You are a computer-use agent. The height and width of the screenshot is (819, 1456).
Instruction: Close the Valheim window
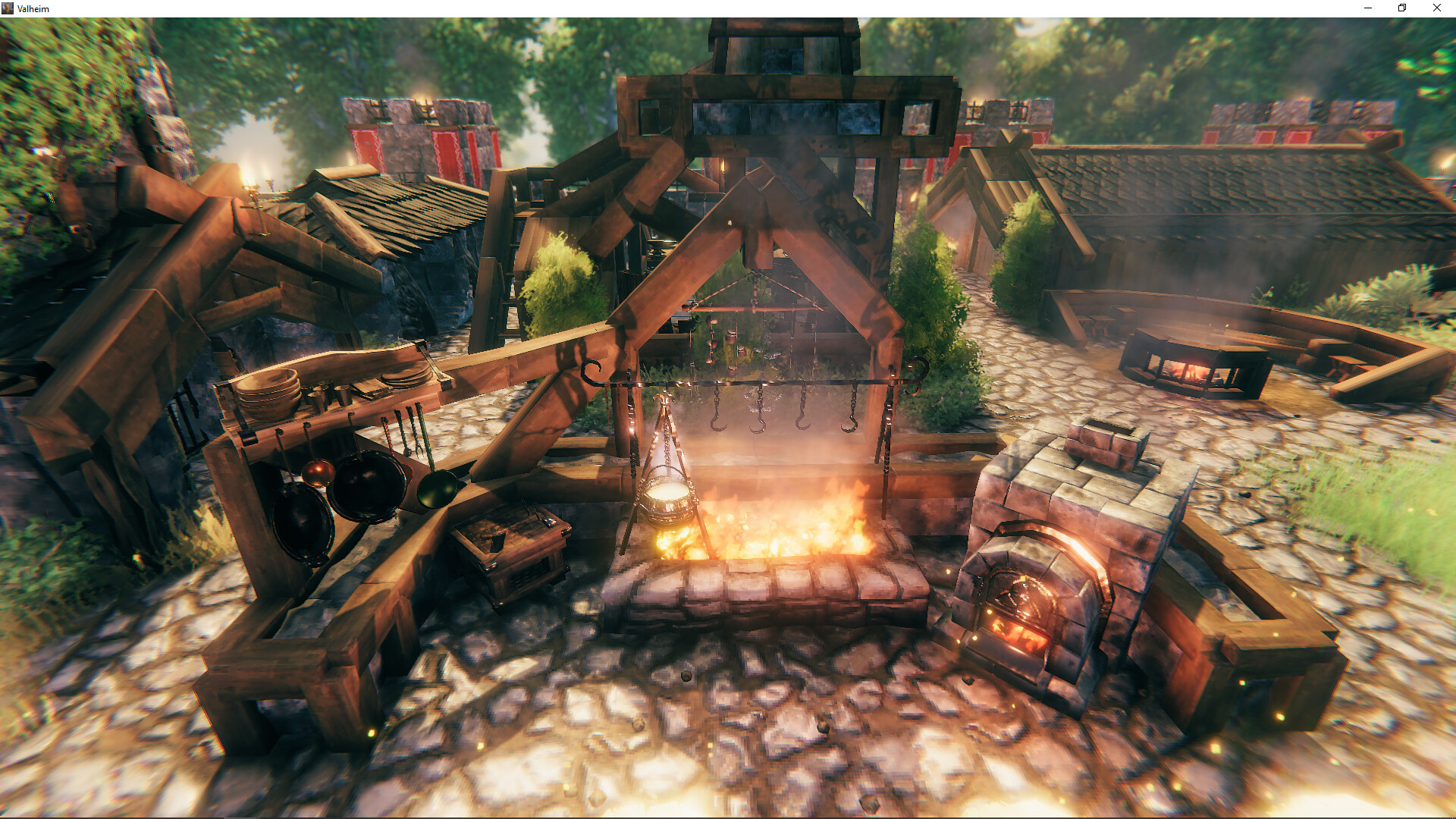pos(1436,8)
